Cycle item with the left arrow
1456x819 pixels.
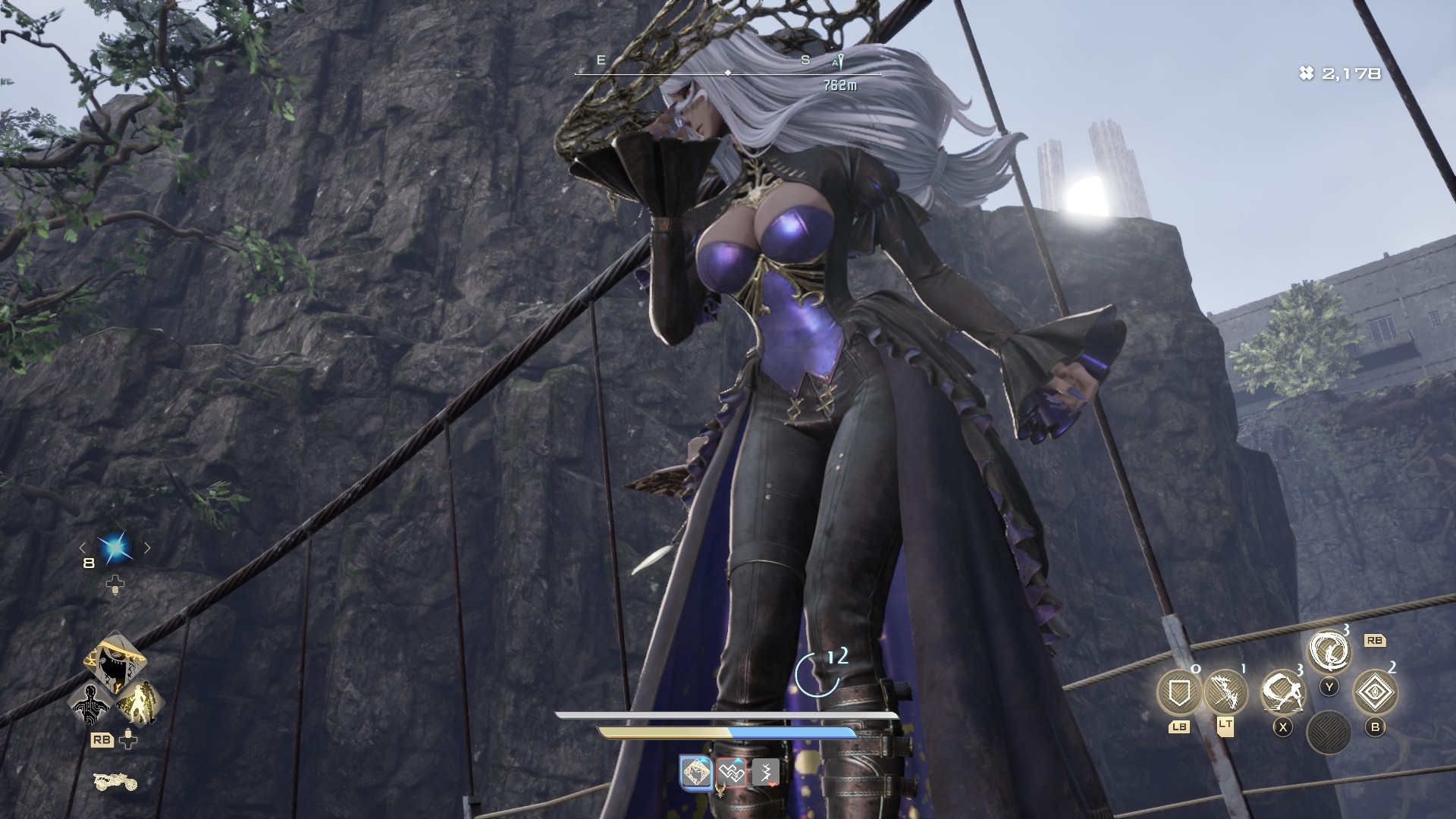point(83,548)
